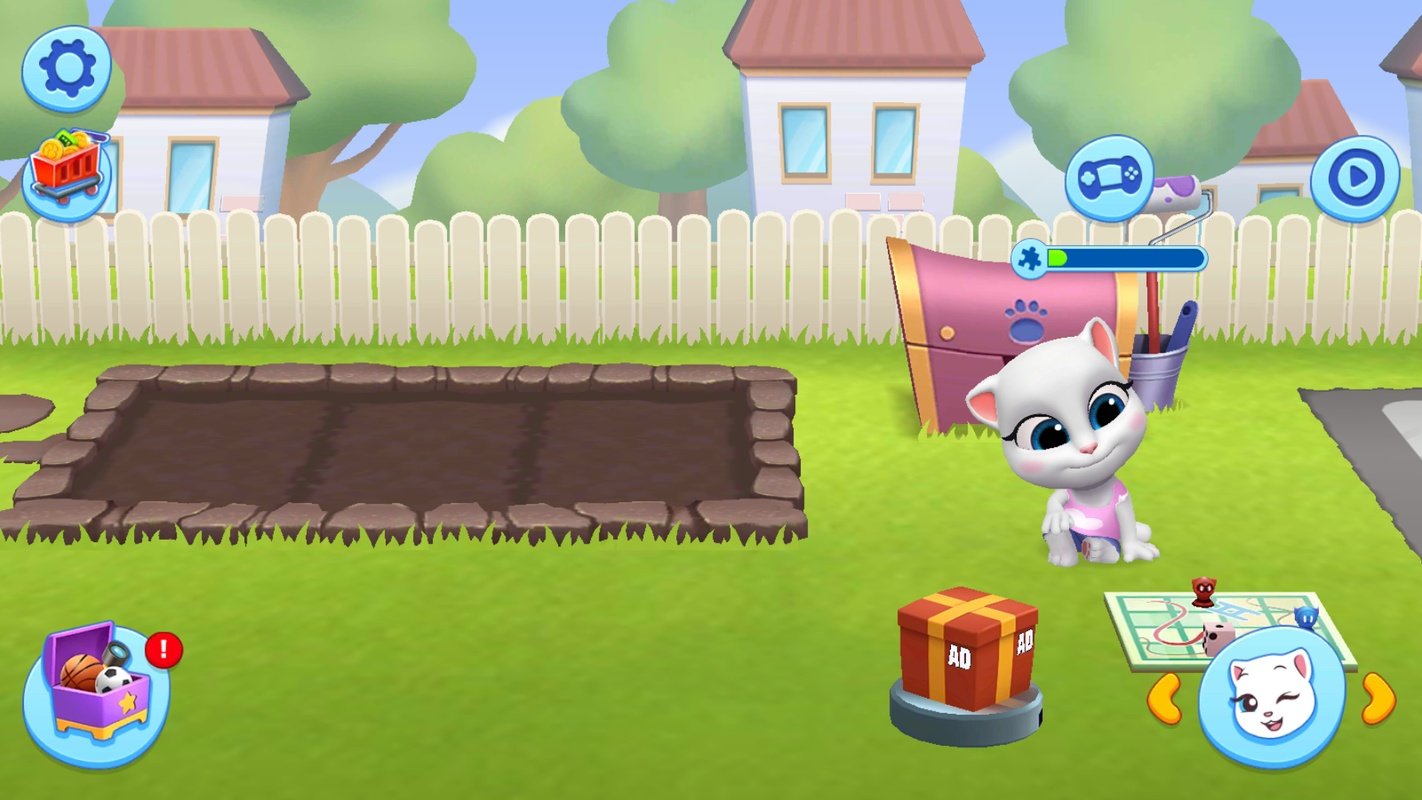This screenshot has width=1422, height=800.
Task: Tap the red pawn on the game board
Action: 1203,593
